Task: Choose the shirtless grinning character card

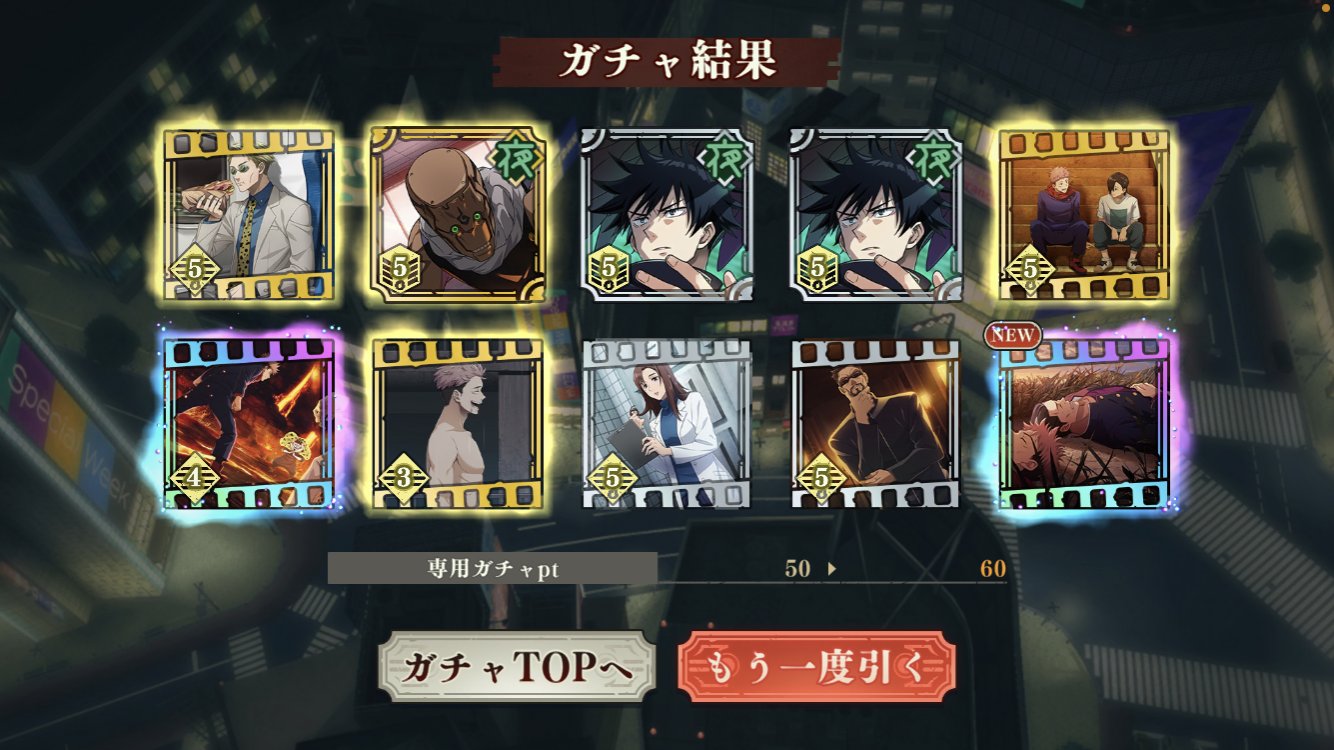Action: point(458,424)
